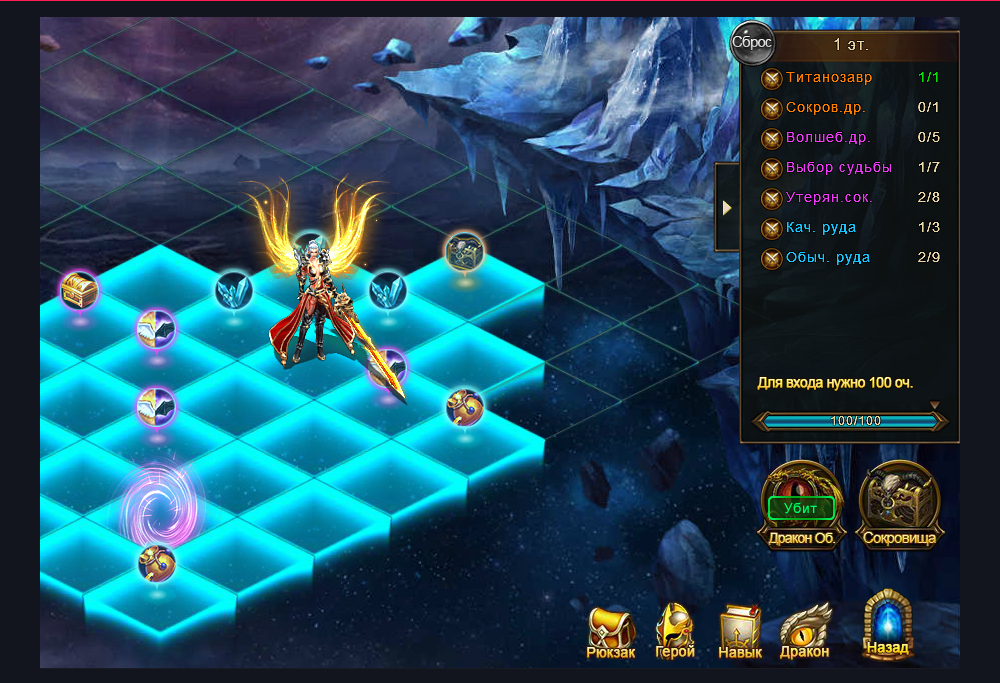The height and width of the screenshot is (683, 1000).
Task: Click the Сброс reset button
Action: pyautogui.click(x=752, y=43)
